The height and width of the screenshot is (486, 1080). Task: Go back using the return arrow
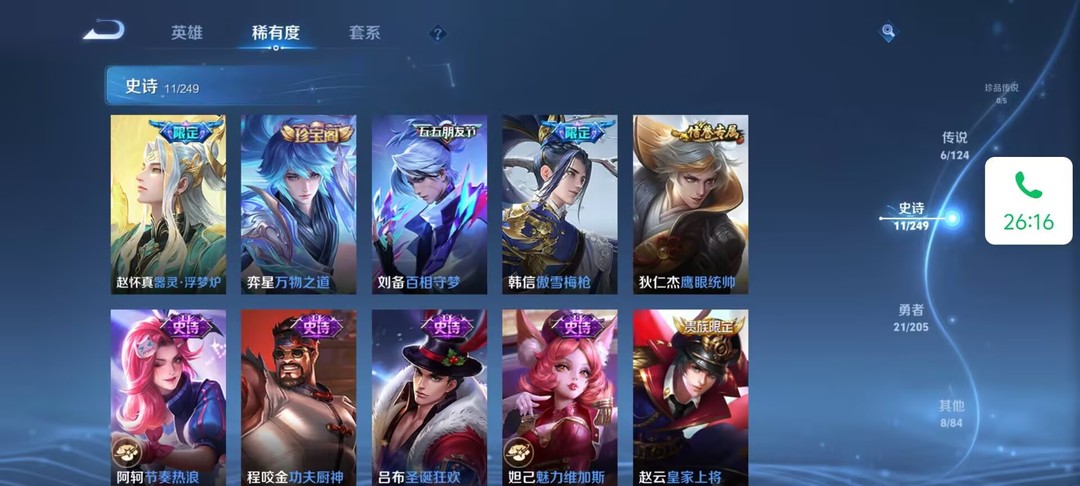pyautogui.click(x=103, y=32)
